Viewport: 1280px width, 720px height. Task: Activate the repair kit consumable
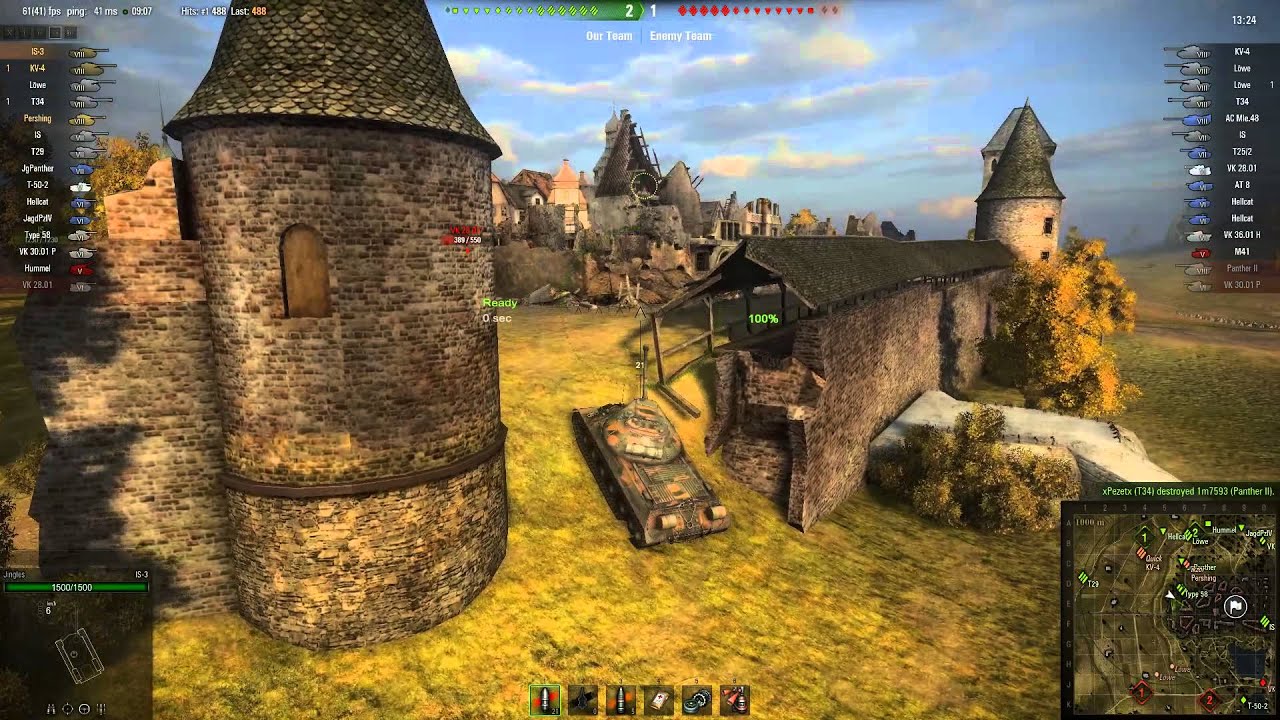[697, 700]
